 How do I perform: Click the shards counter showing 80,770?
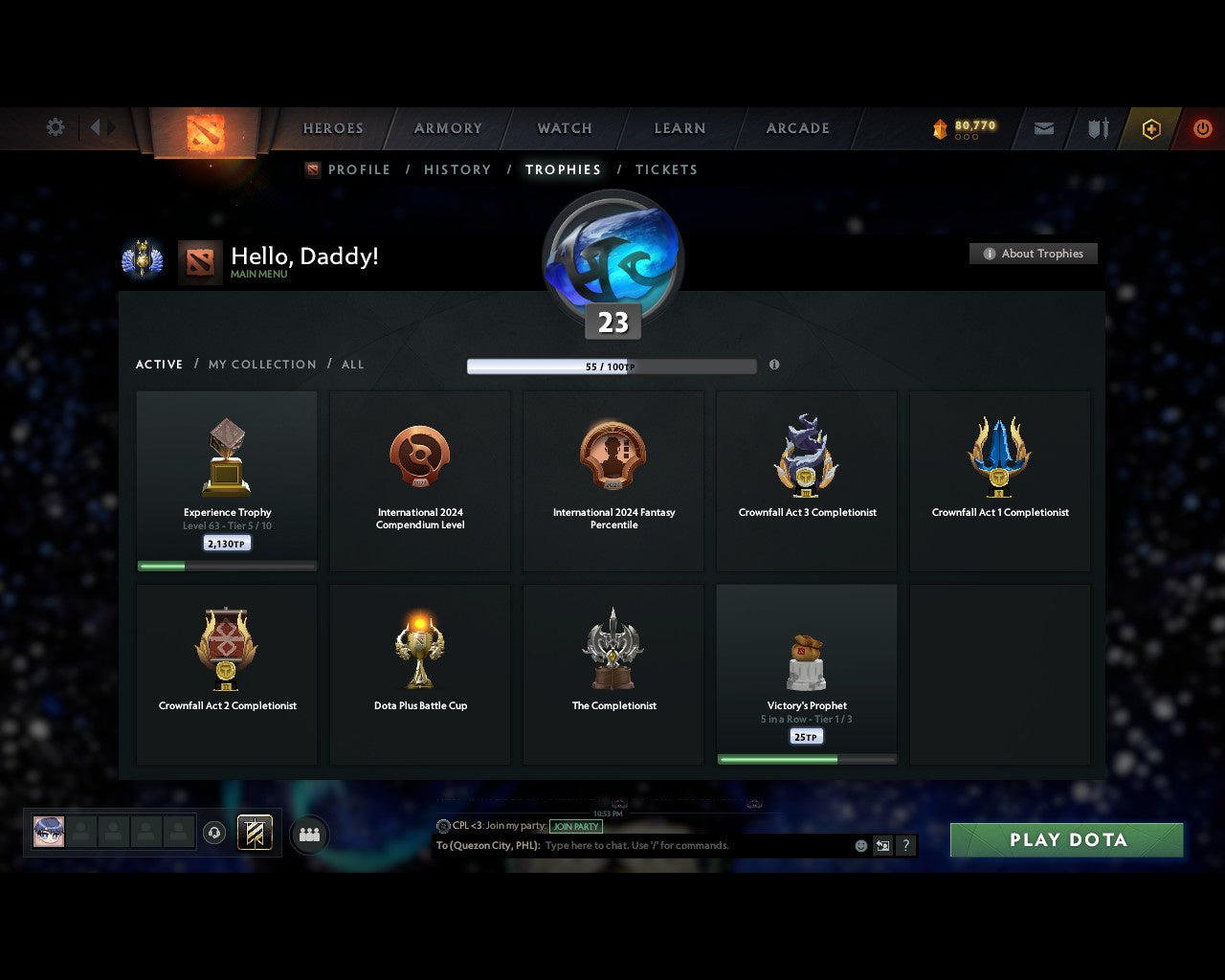click(962, 125)
